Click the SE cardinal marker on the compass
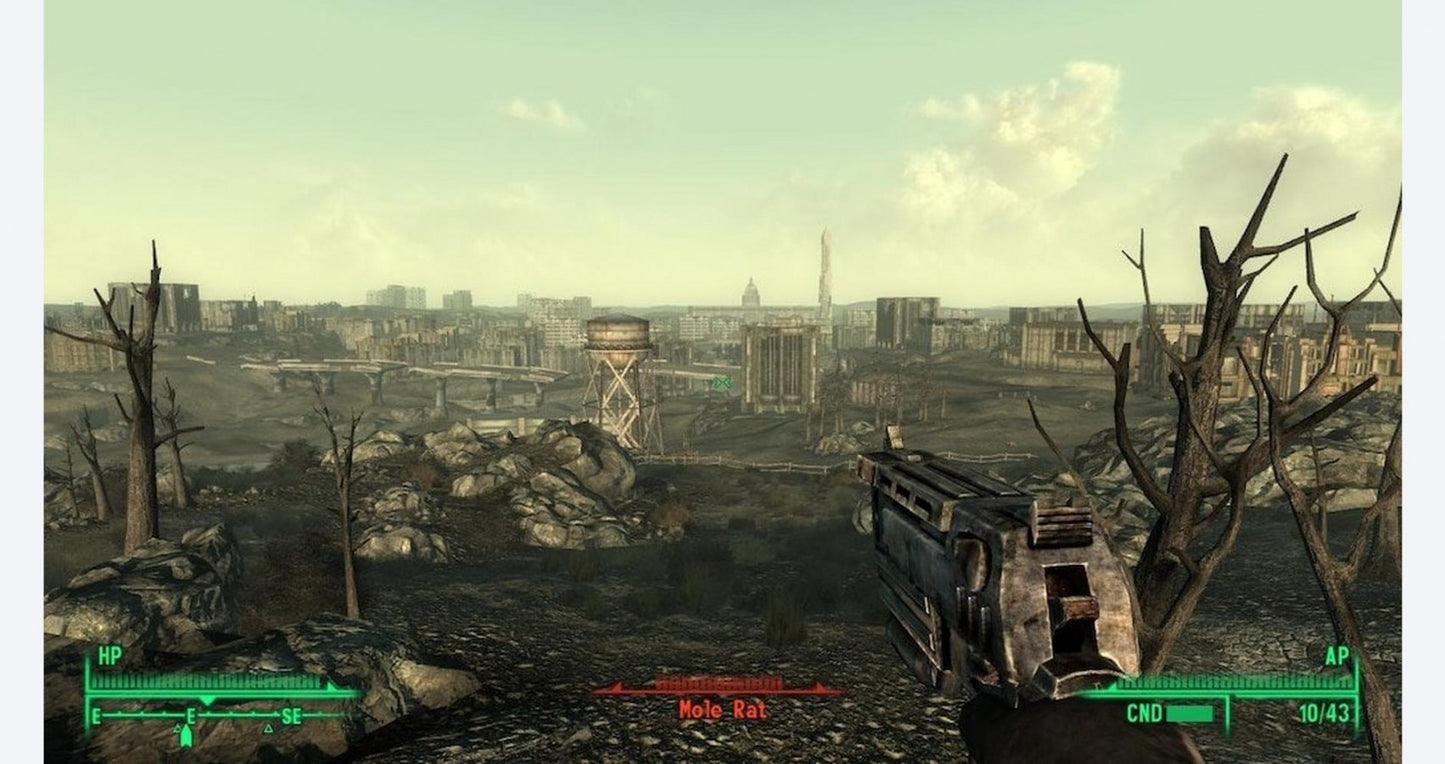1445x764 pixels. (293, 716)
